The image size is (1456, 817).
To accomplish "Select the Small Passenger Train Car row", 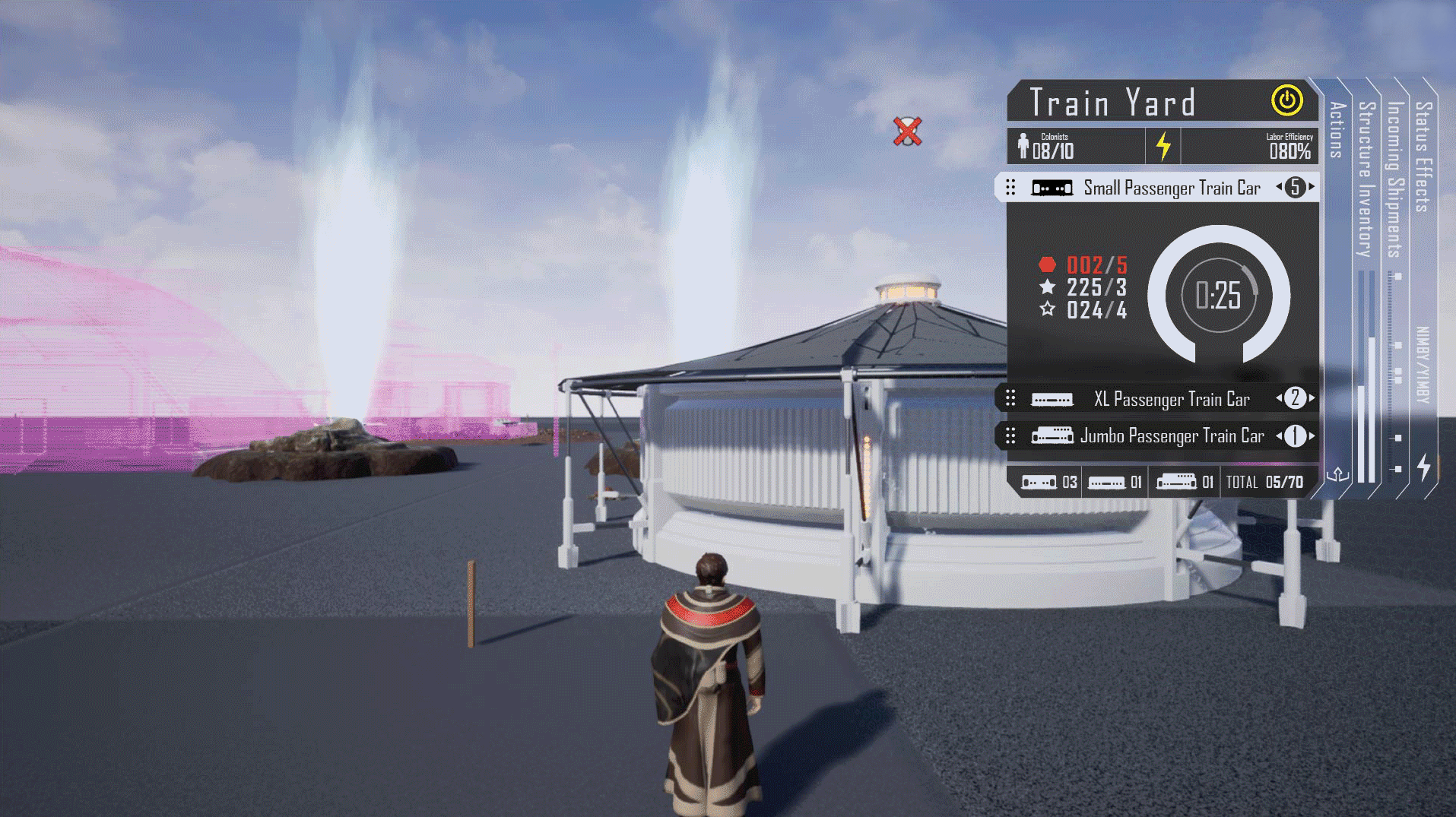I will coord(1171,188).
